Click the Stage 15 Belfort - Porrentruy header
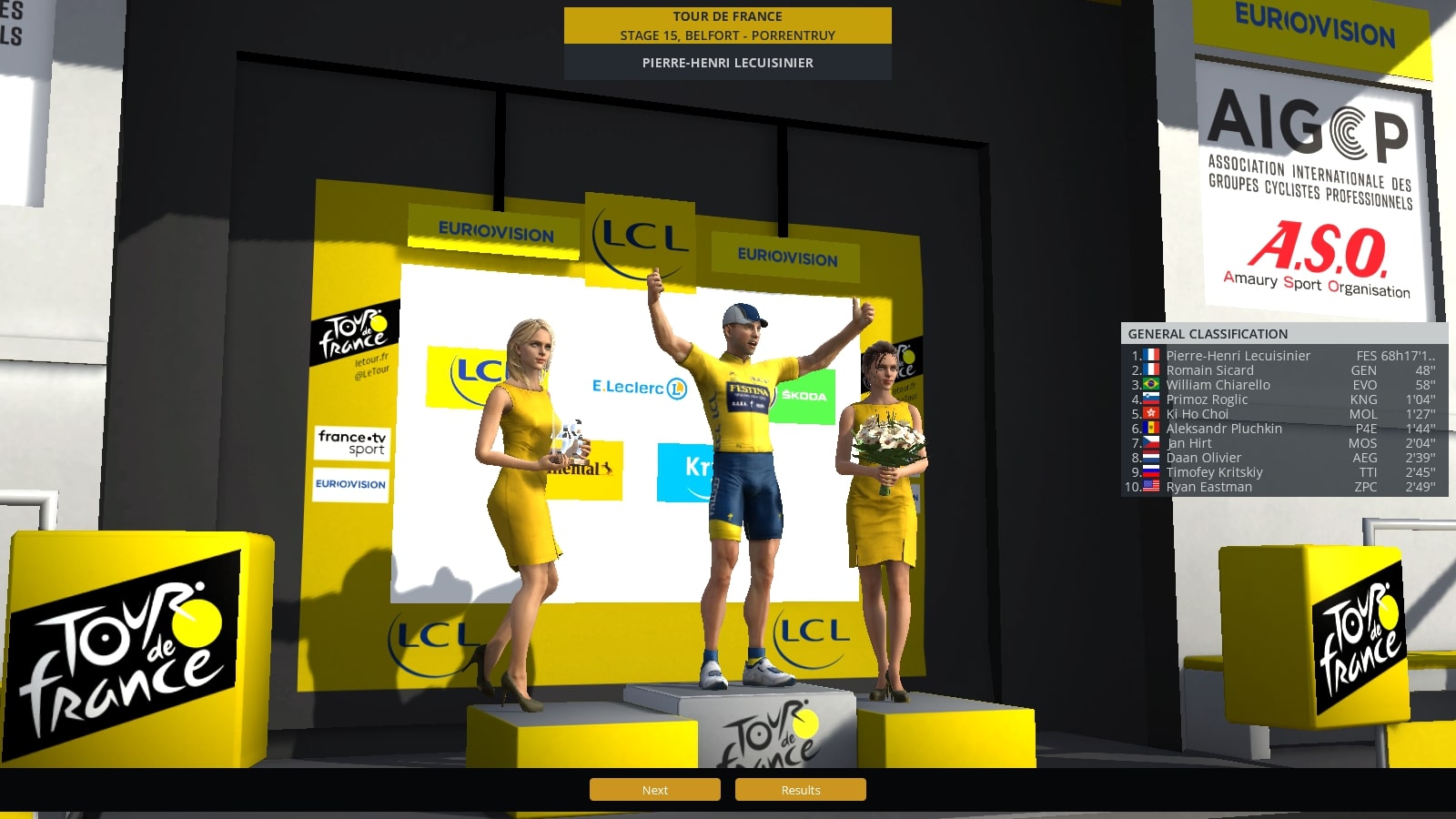Viewport: 1456px width, 819px height. click(x=726, y=35)
